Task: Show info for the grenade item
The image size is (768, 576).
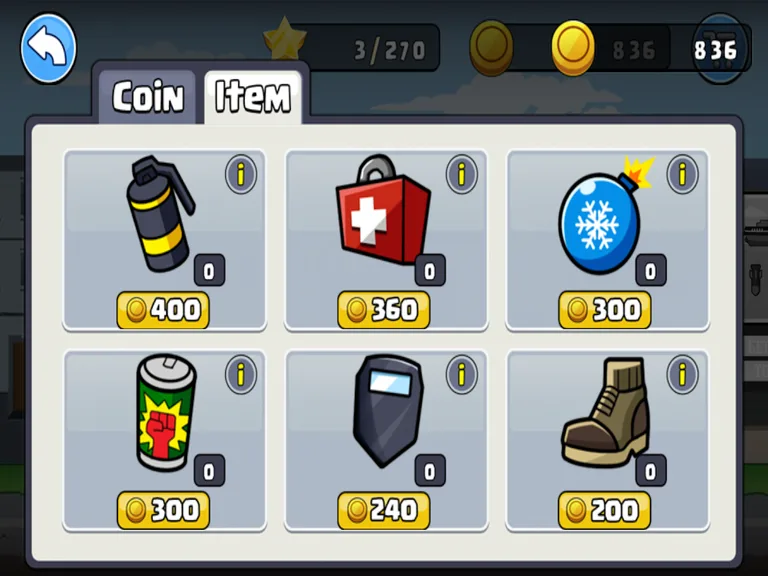Action: (240, 175)
